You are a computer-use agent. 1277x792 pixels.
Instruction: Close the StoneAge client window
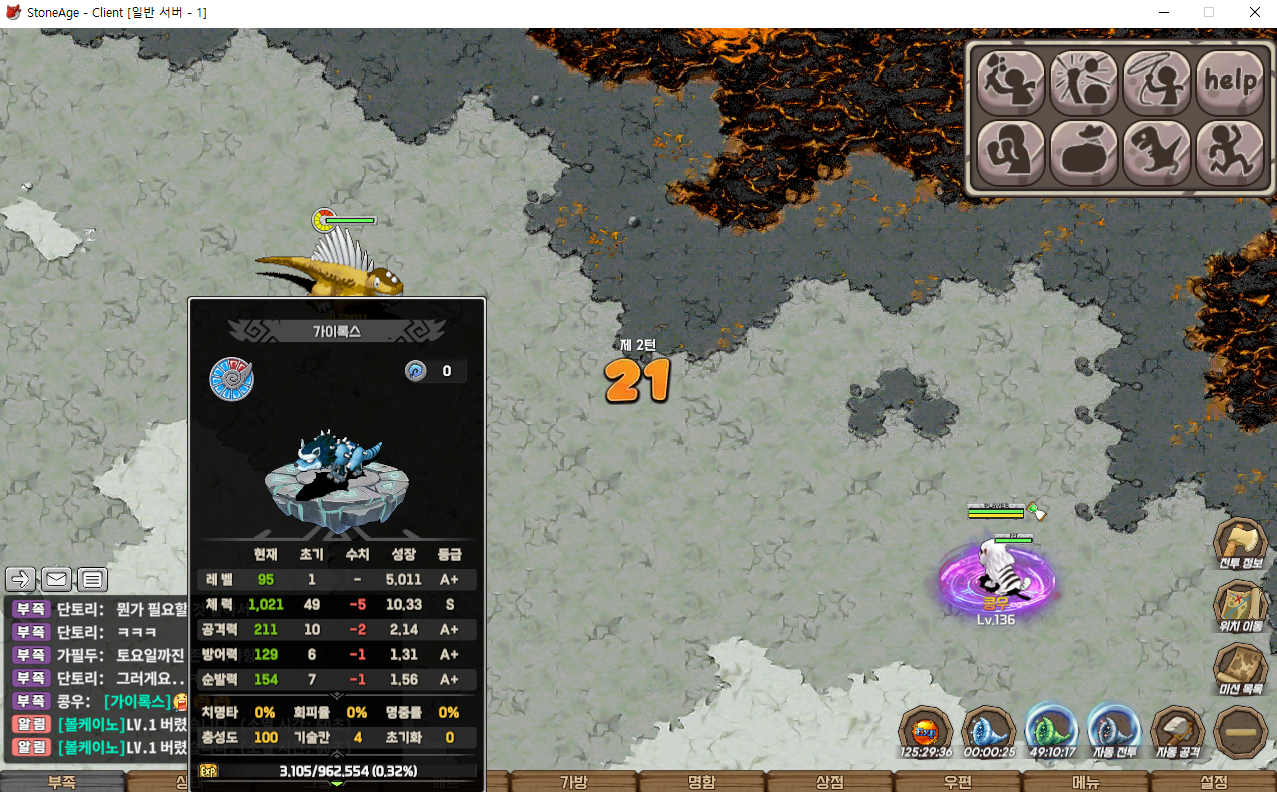pos(1254,13)
